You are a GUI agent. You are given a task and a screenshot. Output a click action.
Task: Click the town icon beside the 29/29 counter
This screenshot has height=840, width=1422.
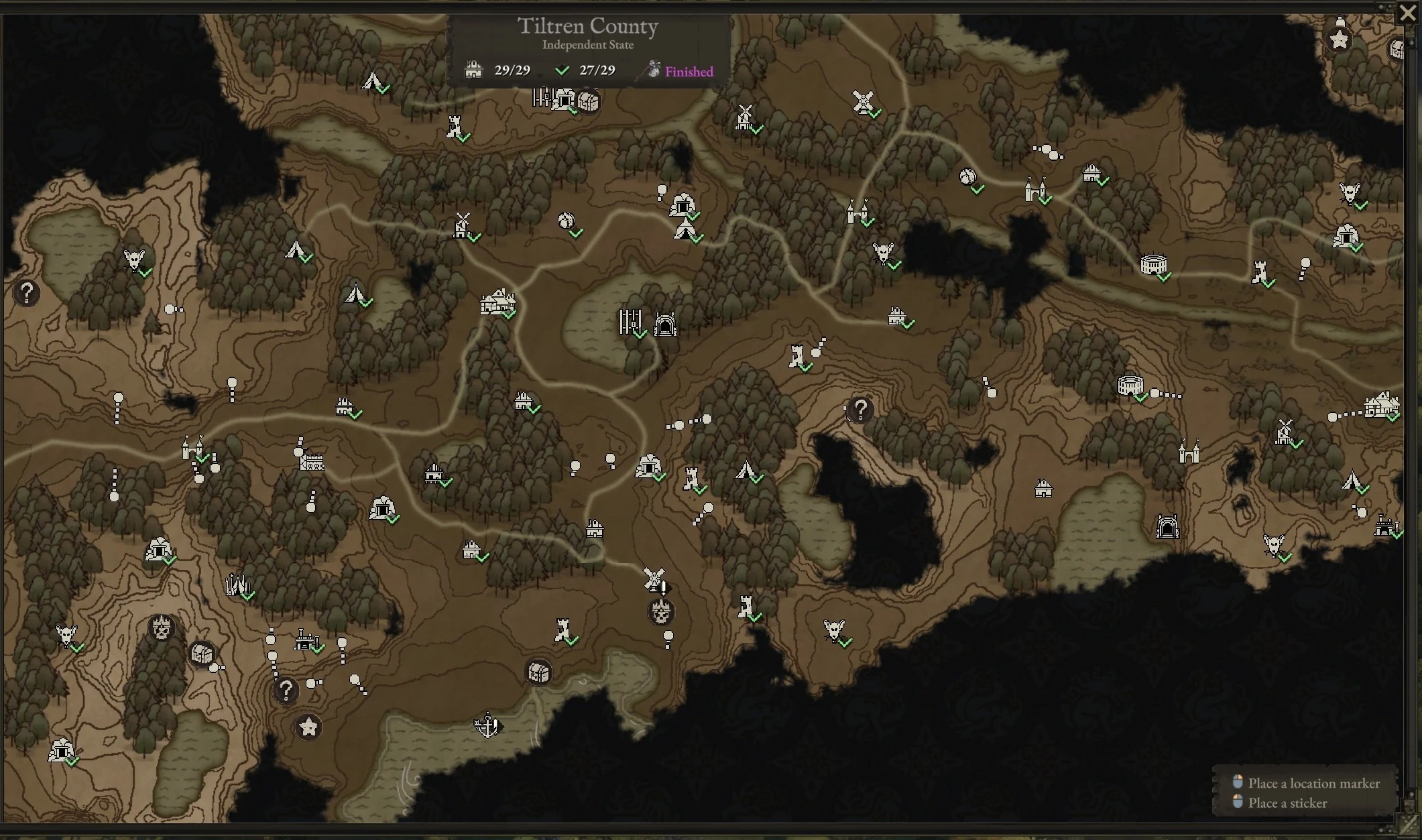pyautogui.click(x=475, y=69)
